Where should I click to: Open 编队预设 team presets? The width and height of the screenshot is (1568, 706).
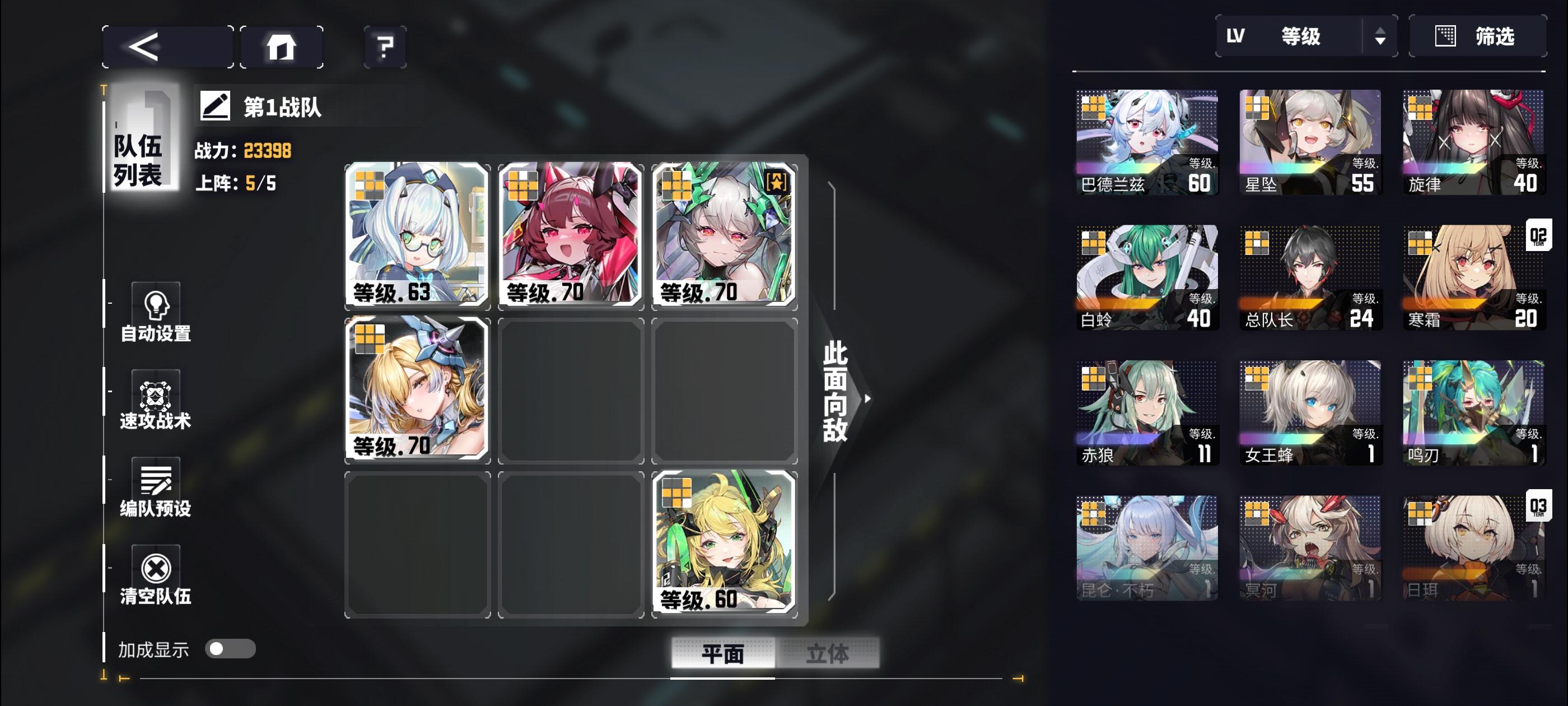[156, 487]
